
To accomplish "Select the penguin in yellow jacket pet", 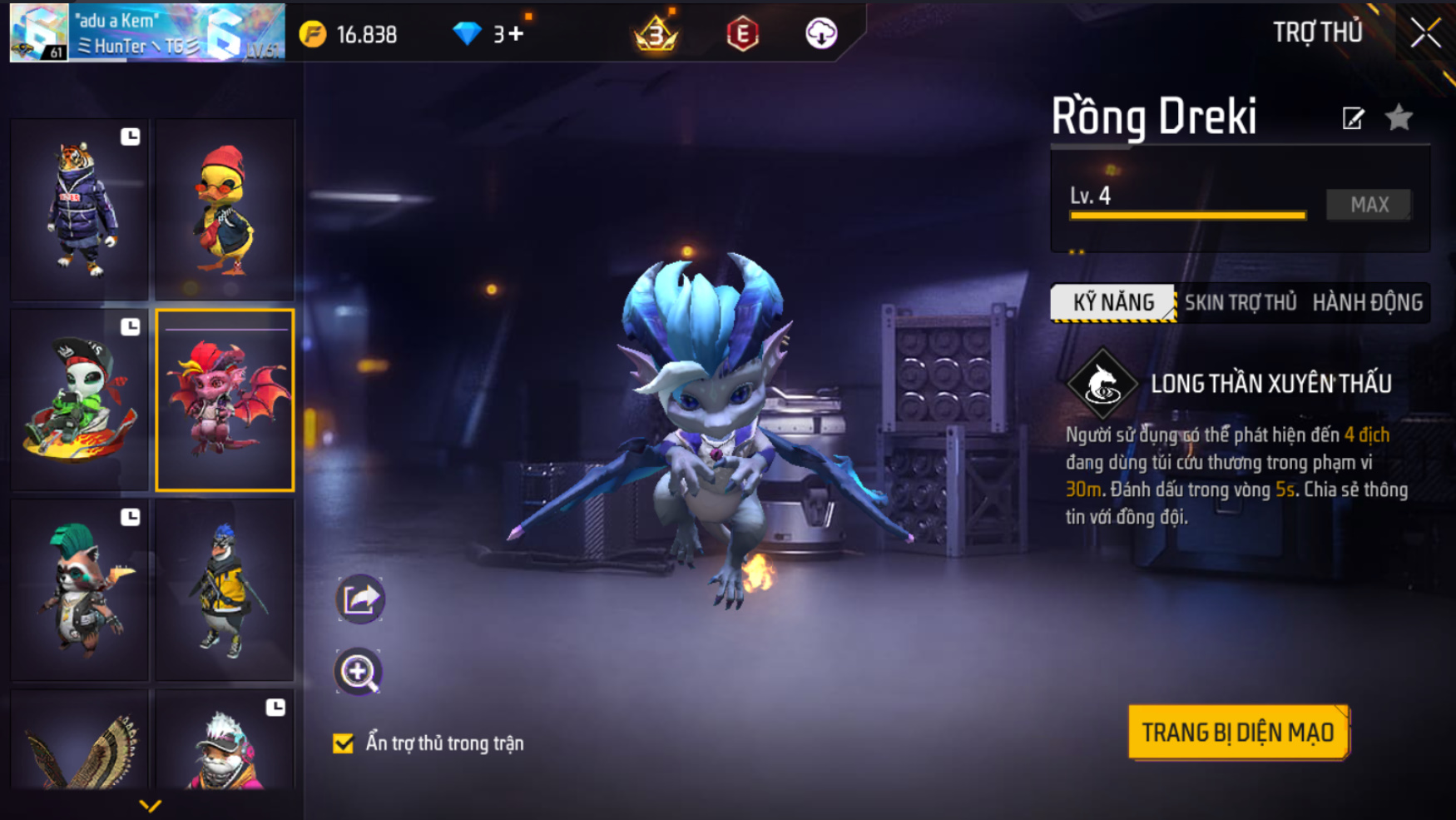I will [x=225, y=590].
